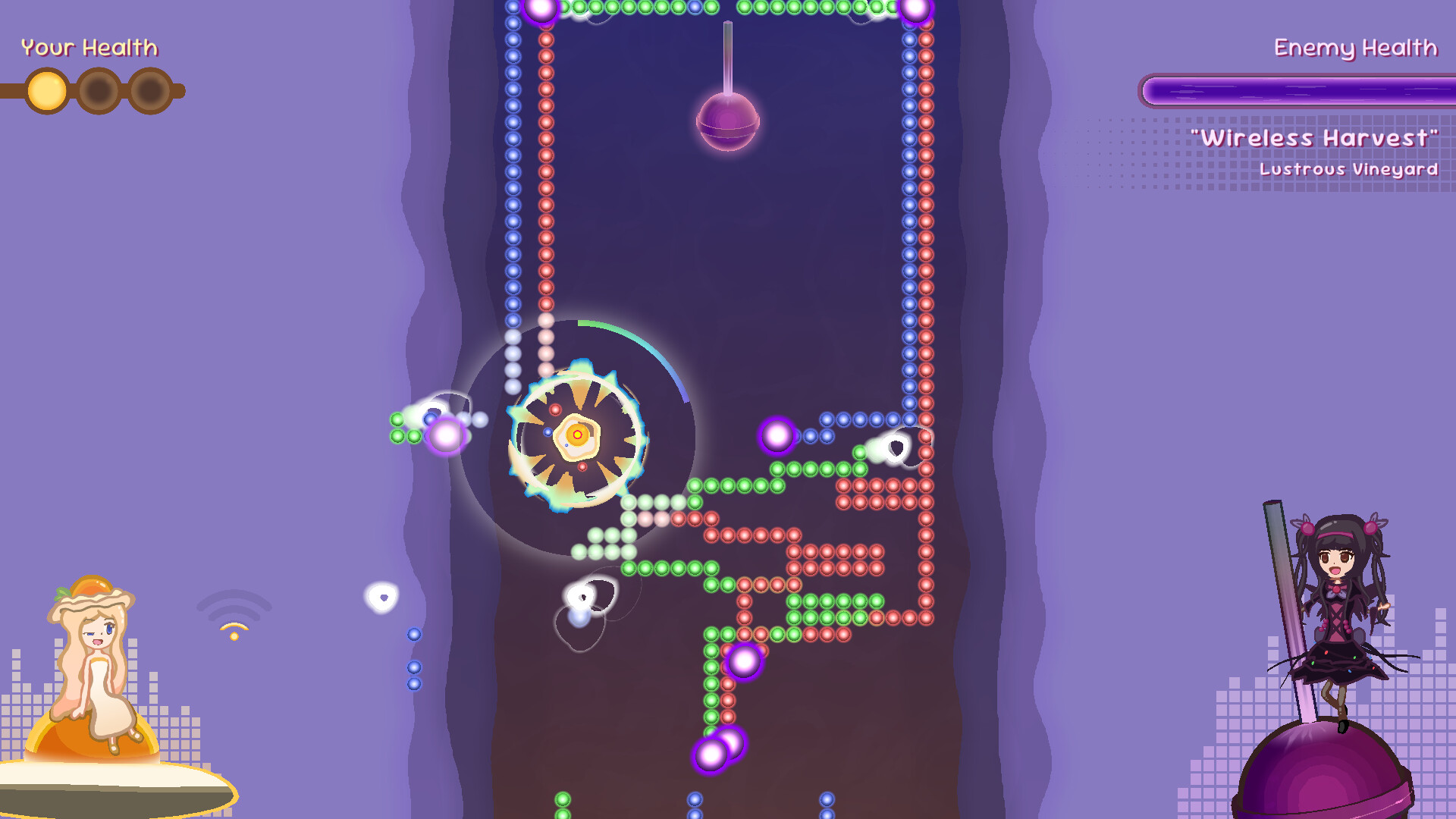Click the Wireless Harvest title text

(1316, 139)
